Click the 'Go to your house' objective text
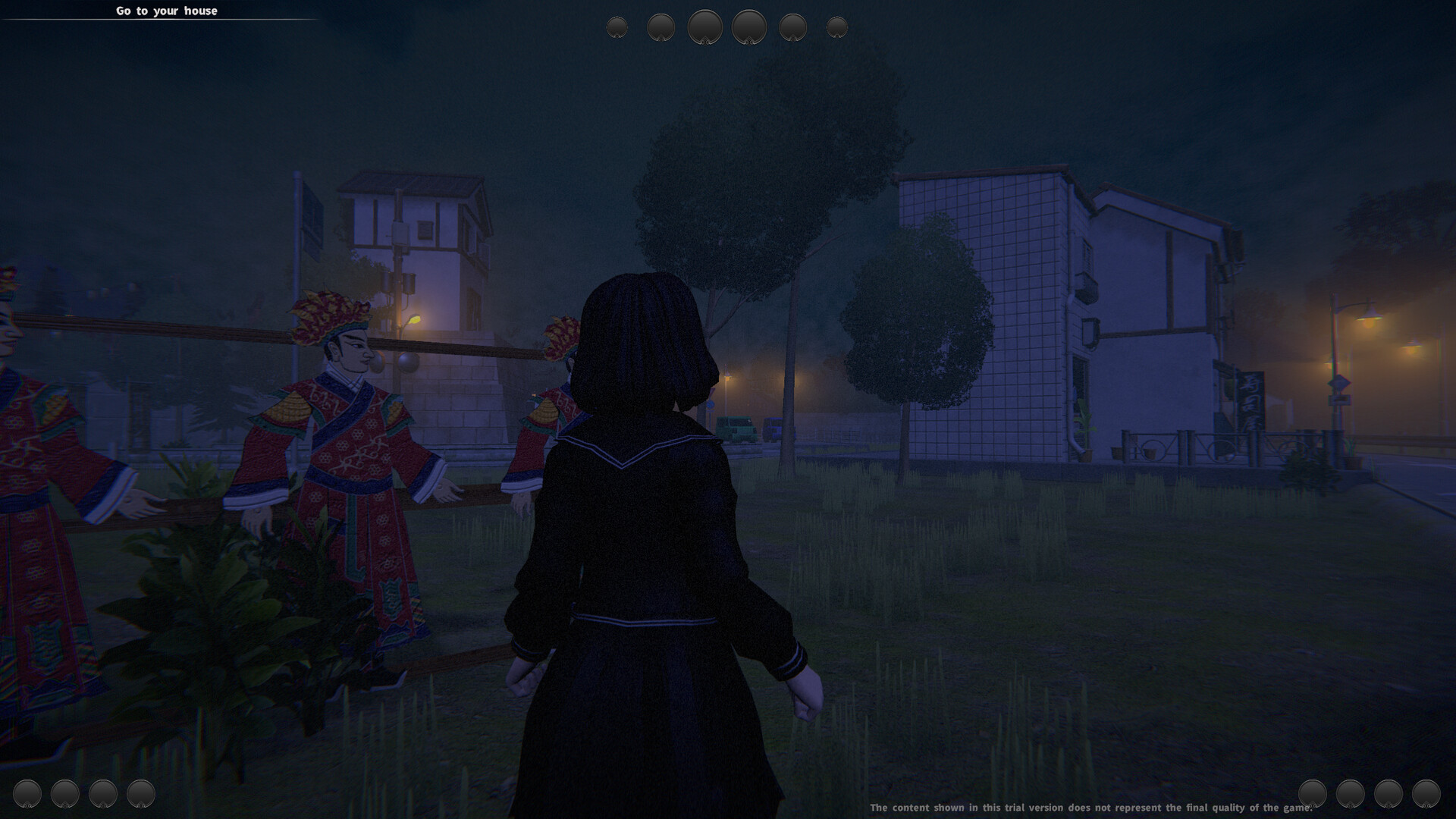 coord(166,11)
